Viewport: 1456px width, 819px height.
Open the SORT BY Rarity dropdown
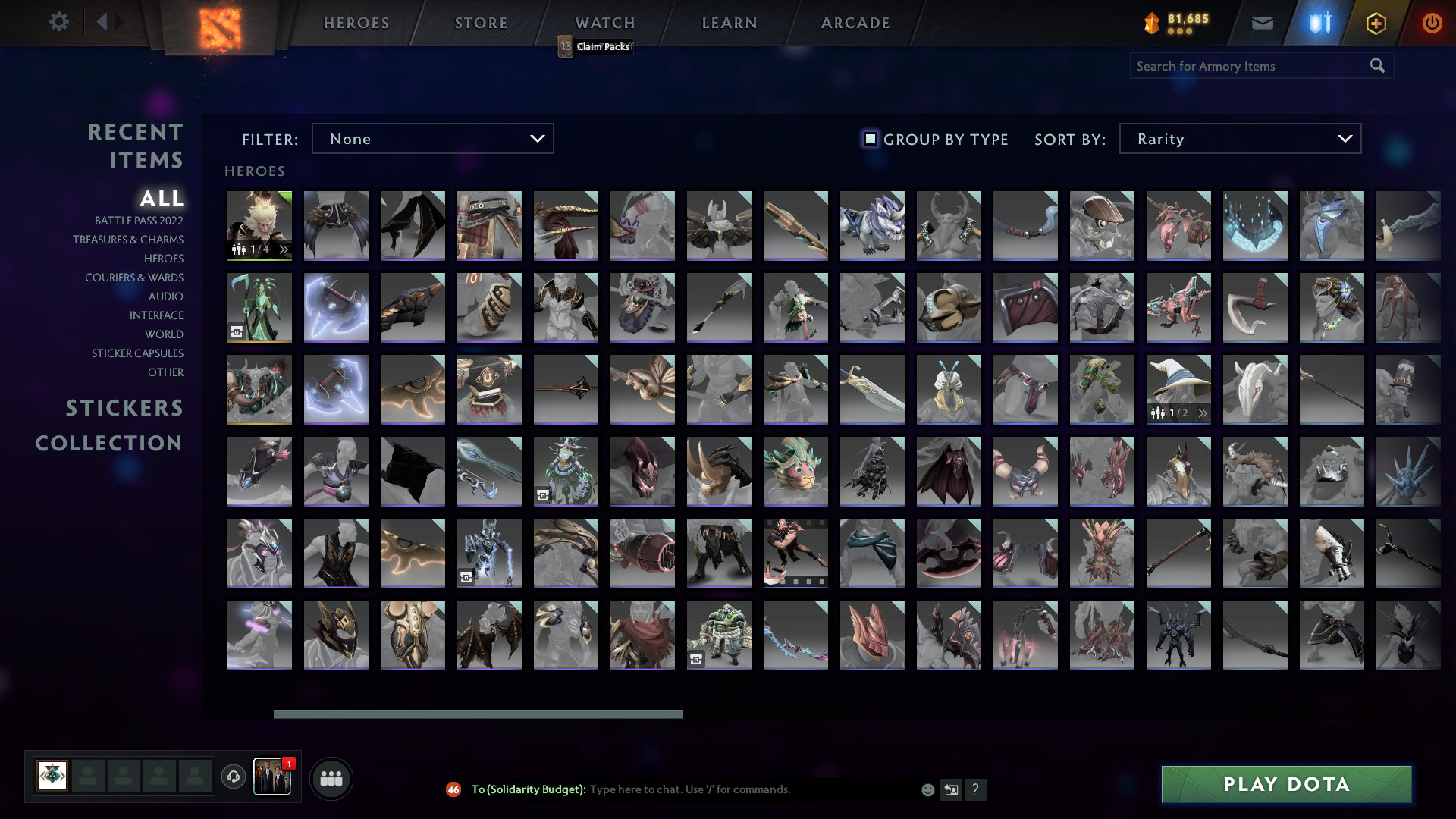point(1239,139)
